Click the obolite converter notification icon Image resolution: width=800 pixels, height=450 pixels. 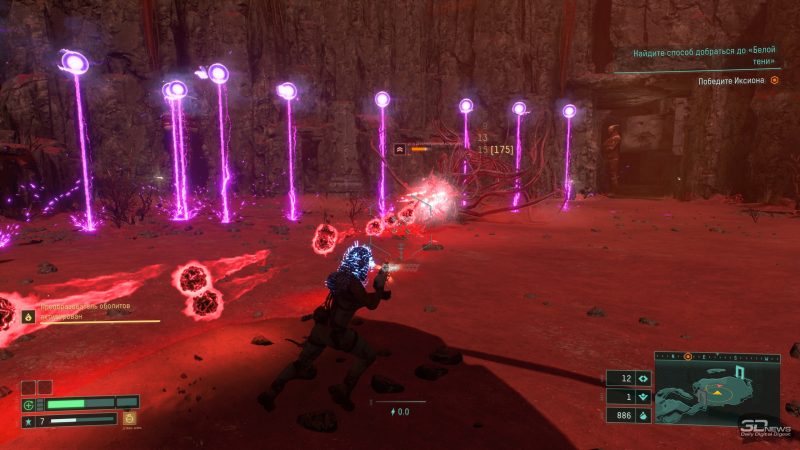[29, 316]
